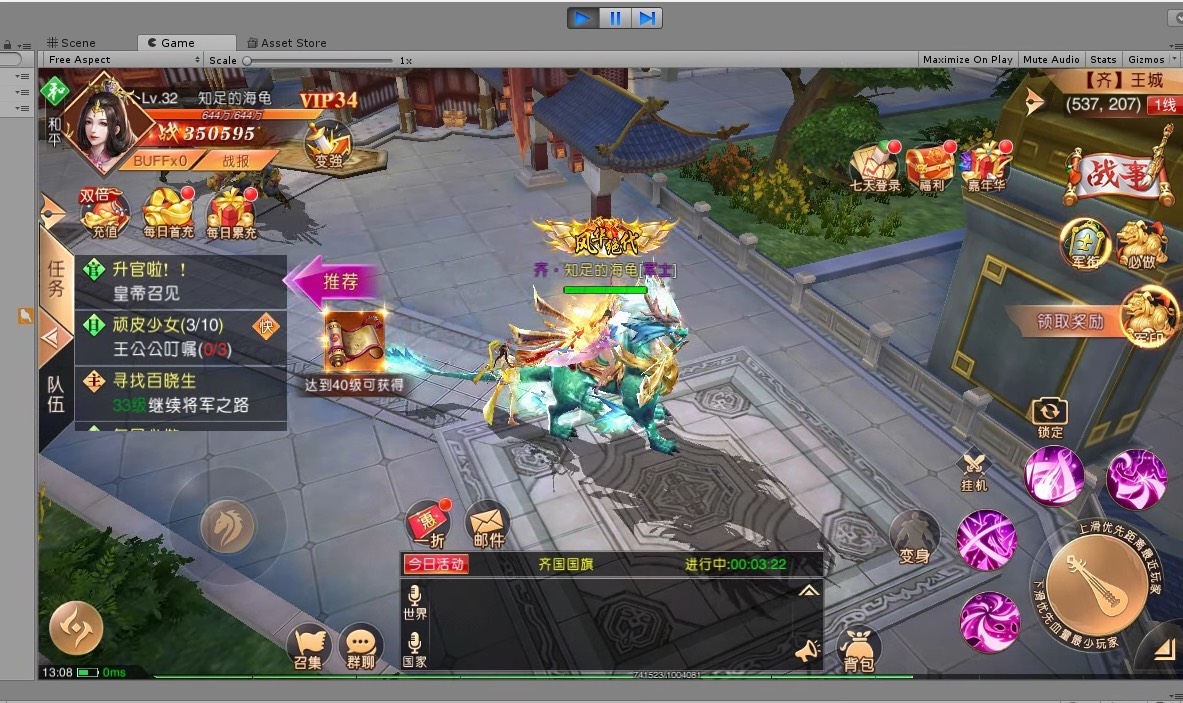
Task: Tap the 一折 discount icon
Action: (427, 523)
